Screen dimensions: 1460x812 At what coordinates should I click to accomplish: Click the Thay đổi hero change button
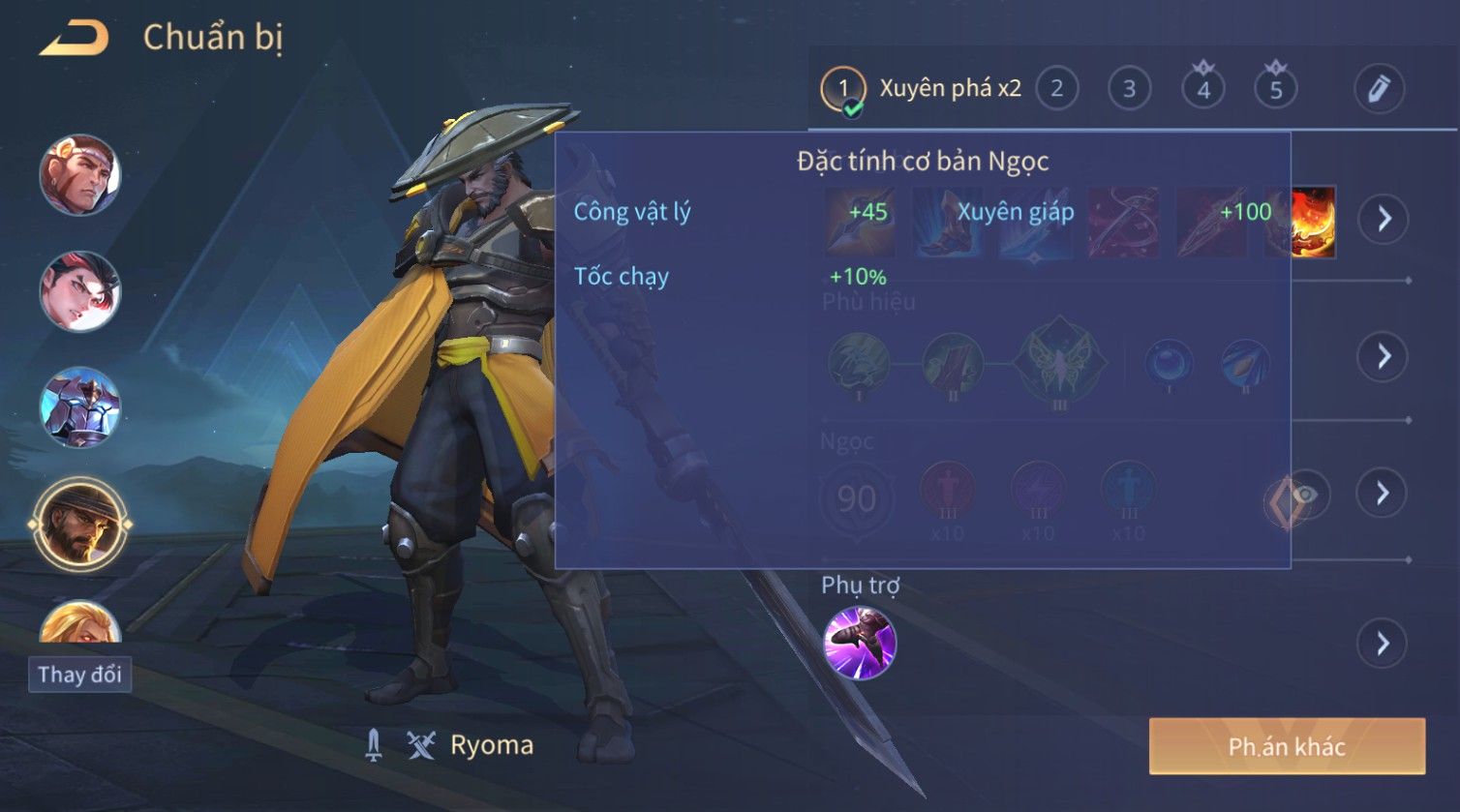pos(79,674)
